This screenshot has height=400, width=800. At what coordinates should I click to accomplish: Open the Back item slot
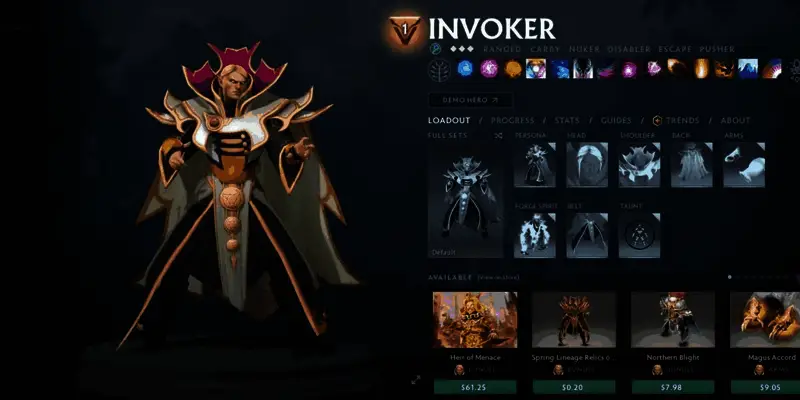(691, 165)
